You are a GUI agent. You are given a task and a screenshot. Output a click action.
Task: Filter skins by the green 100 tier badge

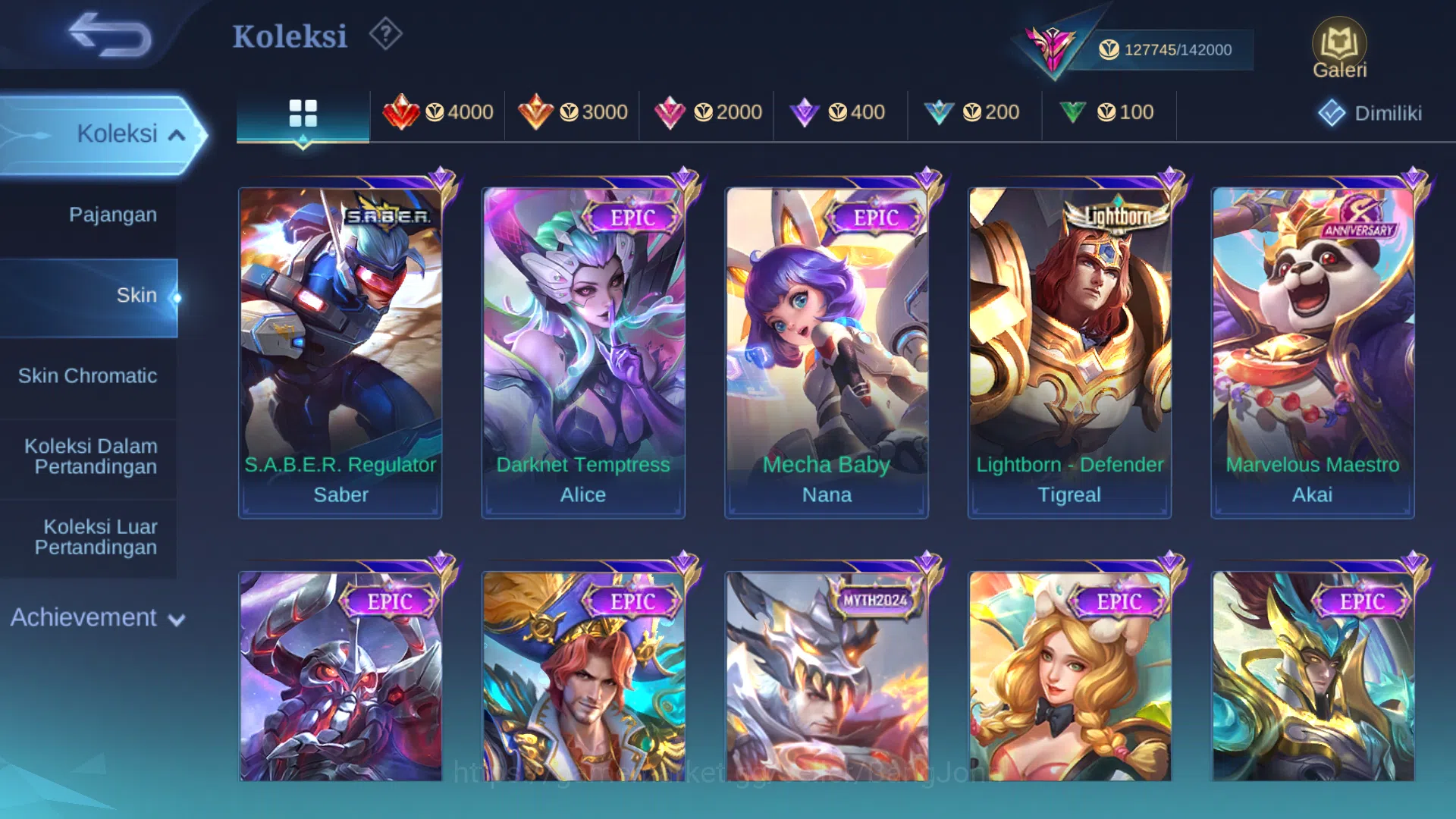click(x=1109, y=112)
